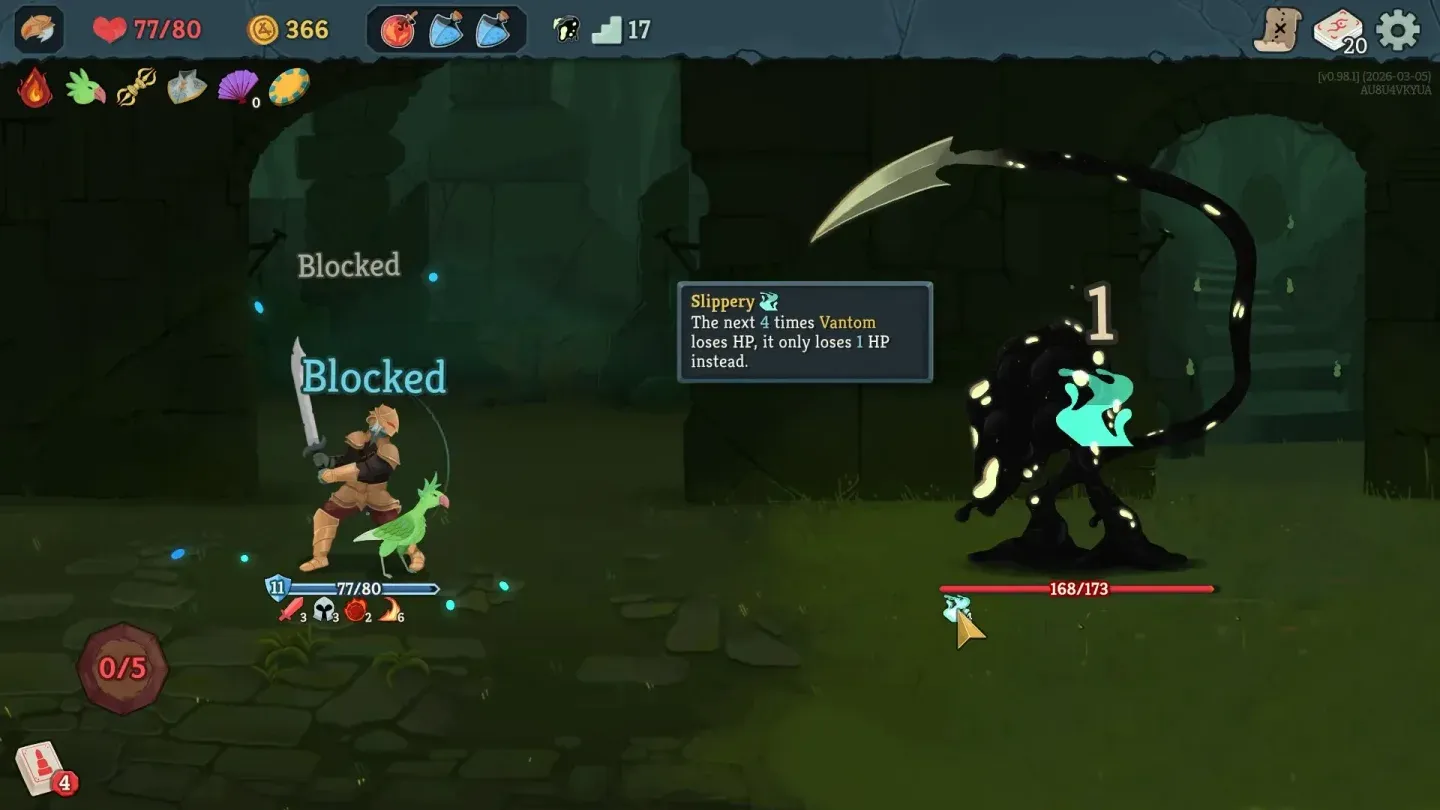
Task: Click the 0/5 energy orb
Action: pyautogui.click(x=123, y=668)
